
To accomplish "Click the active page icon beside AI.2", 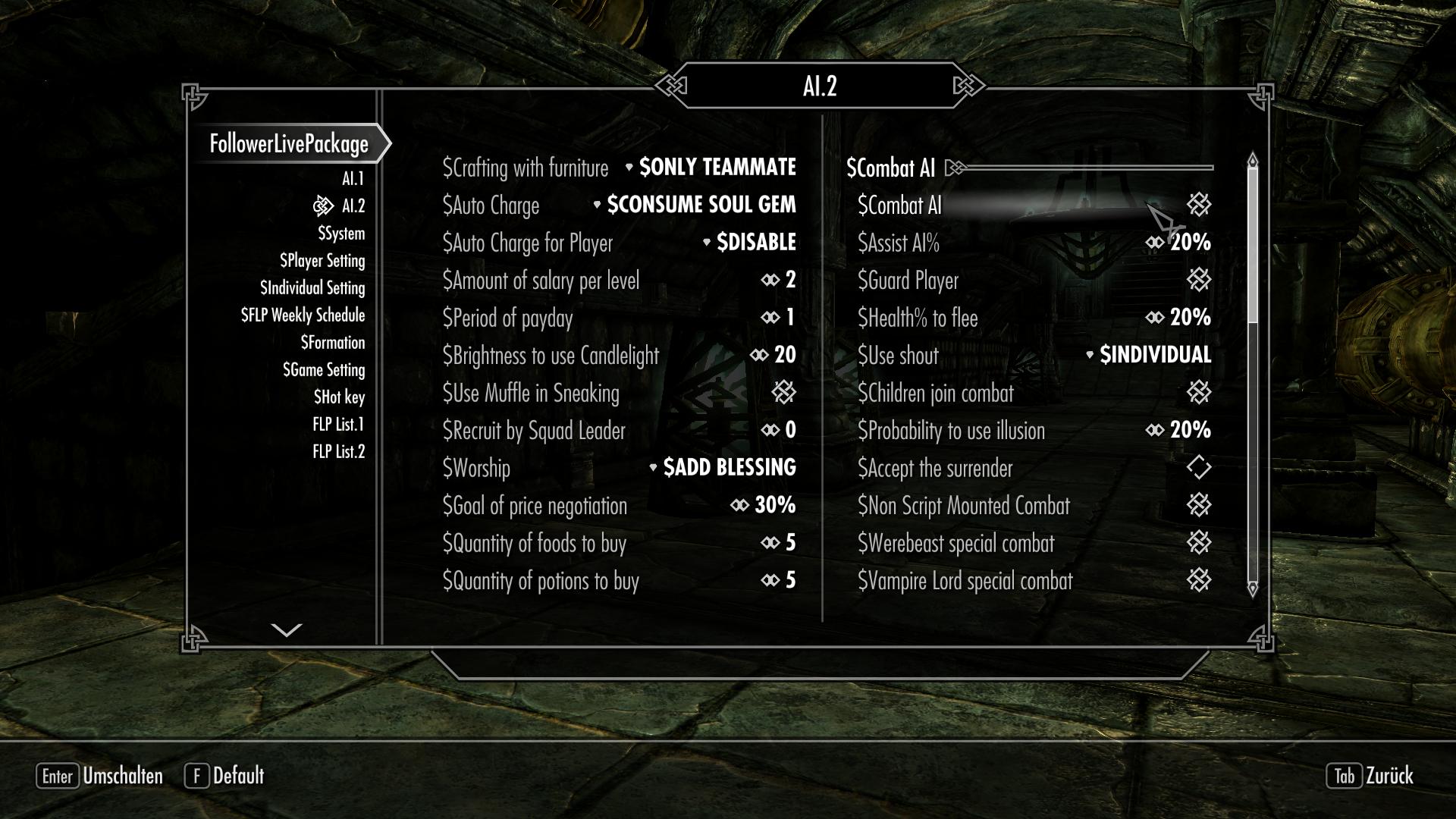I will [x=325, y=205].
